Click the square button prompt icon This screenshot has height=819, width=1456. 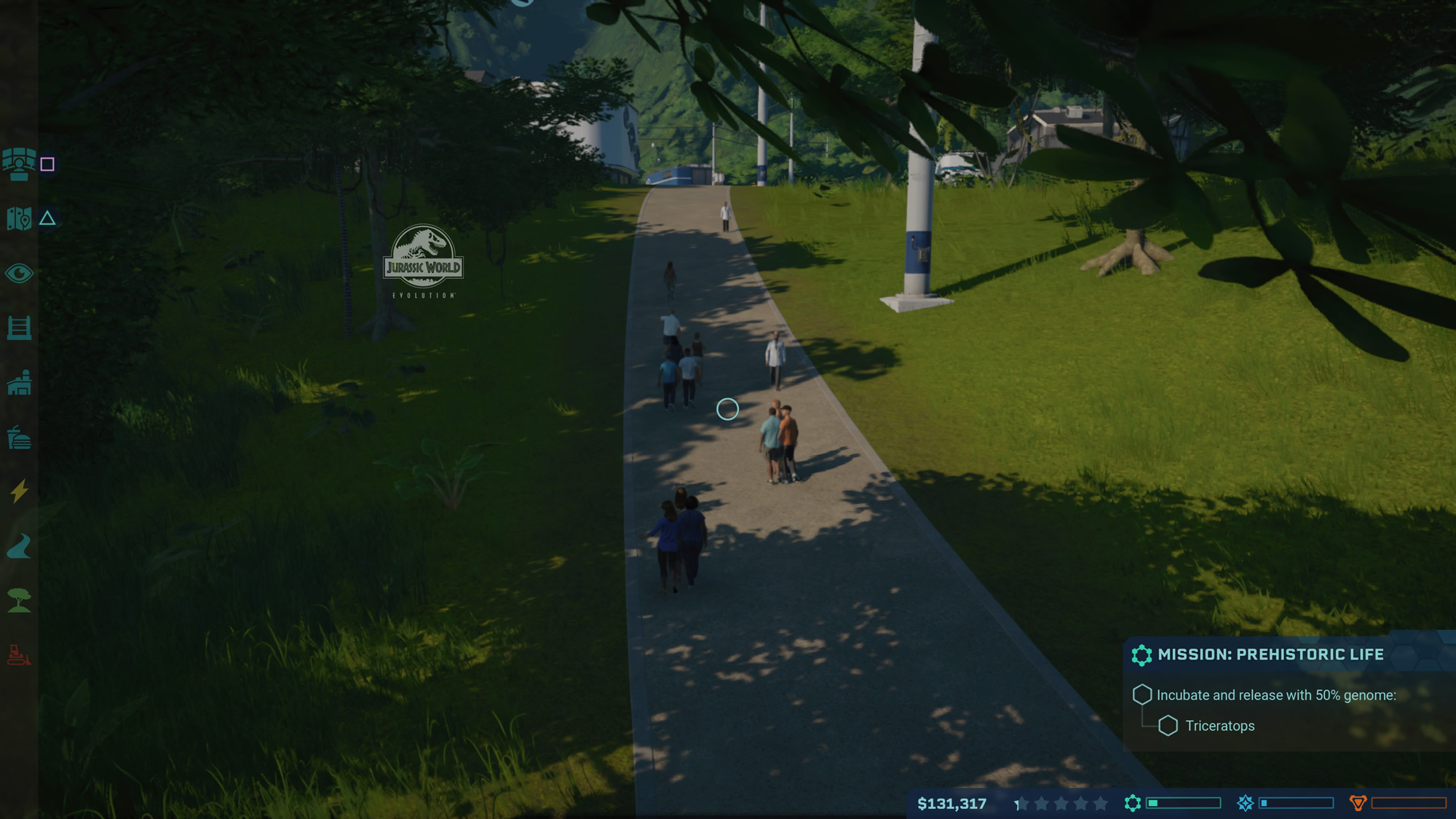pyautogui.click(x=47, y=165)
